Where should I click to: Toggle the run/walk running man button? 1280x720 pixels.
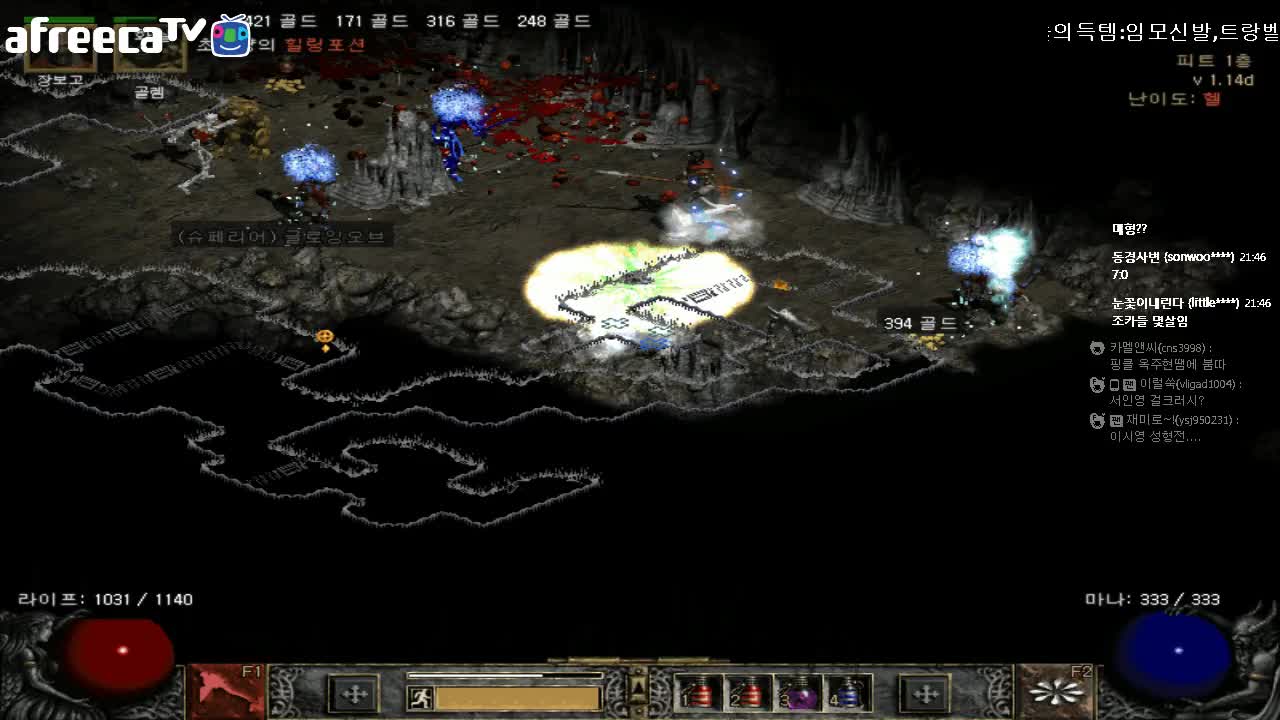421,698
